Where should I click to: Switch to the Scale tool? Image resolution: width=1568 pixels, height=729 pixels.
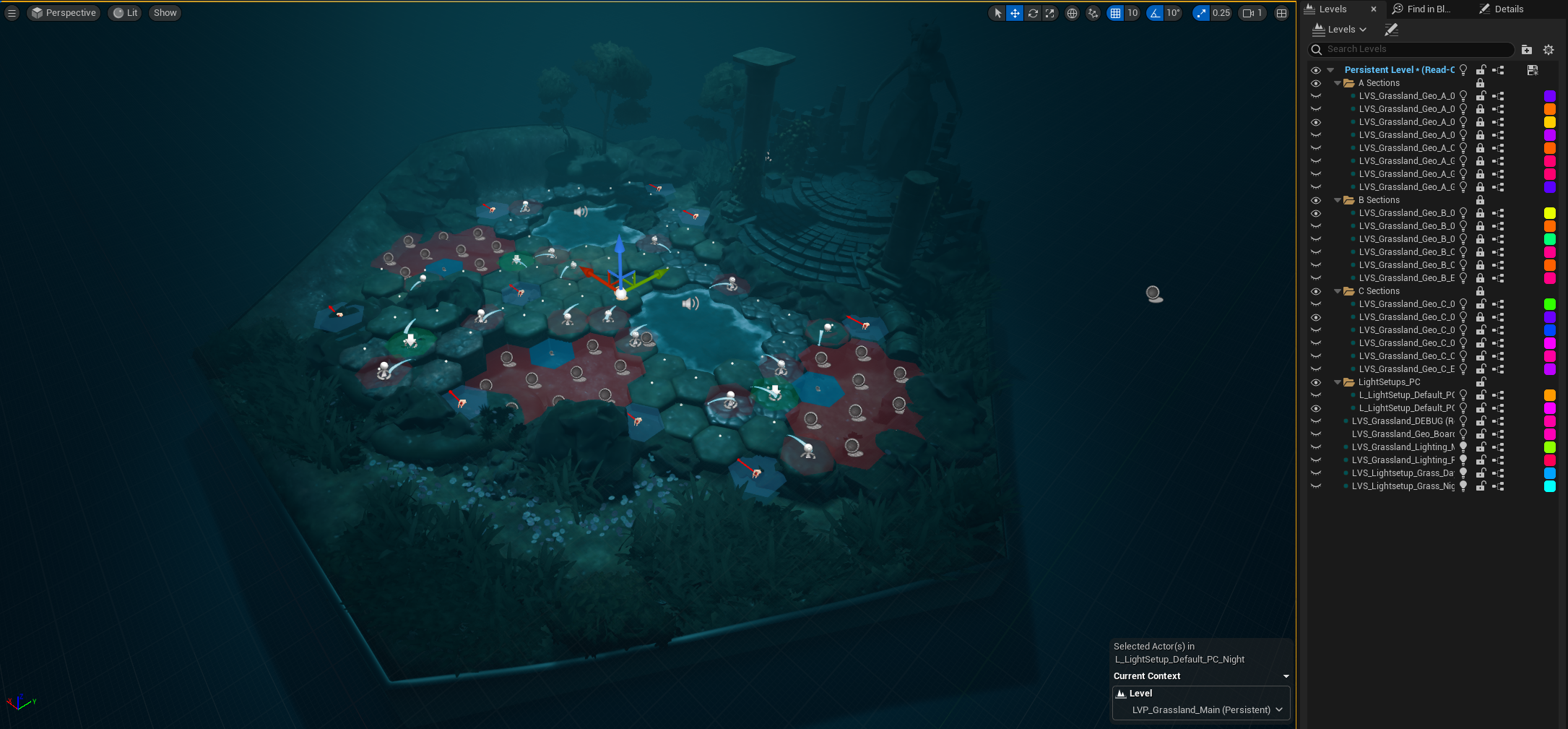point(1050,13)
